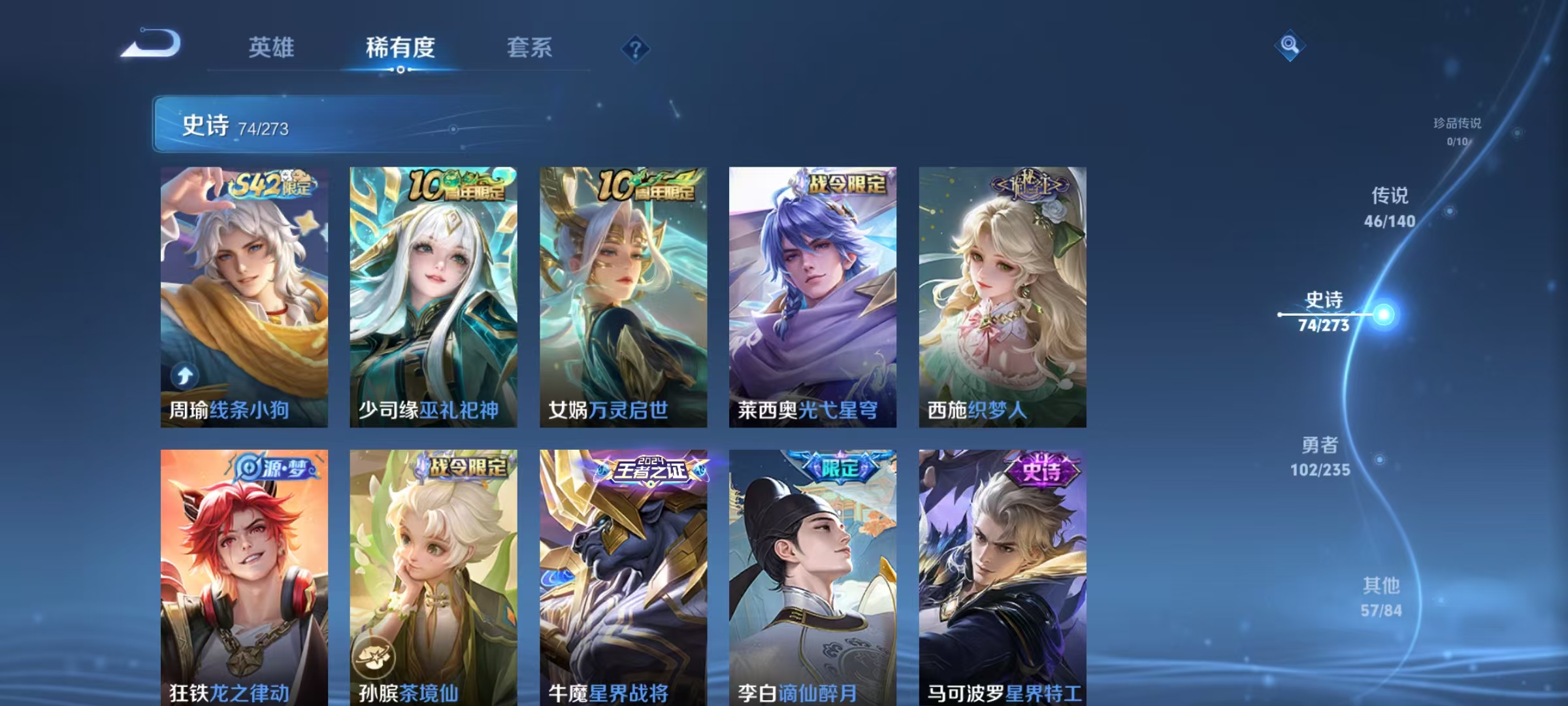The height and width of the screenshot is (706, 1568).
Task: Switch to the 英雄 tab
Action: point(271,48)
